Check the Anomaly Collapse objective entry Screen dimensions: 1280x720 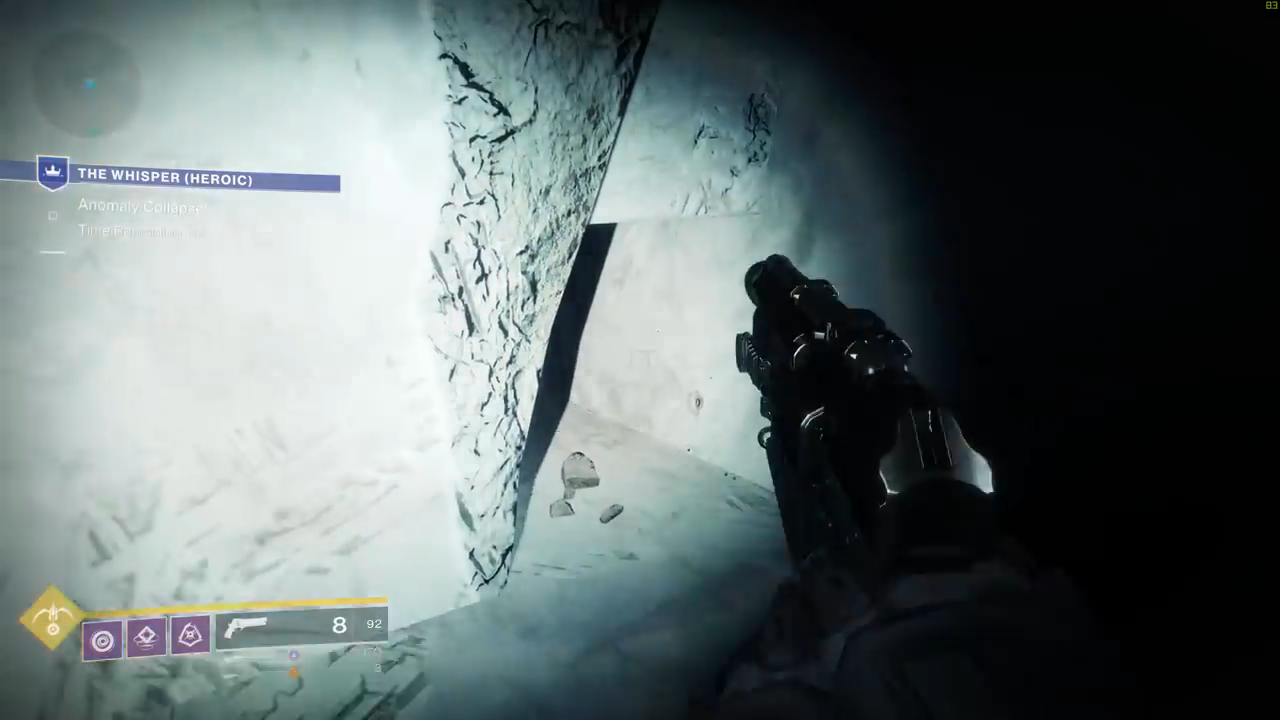point(142,207)
